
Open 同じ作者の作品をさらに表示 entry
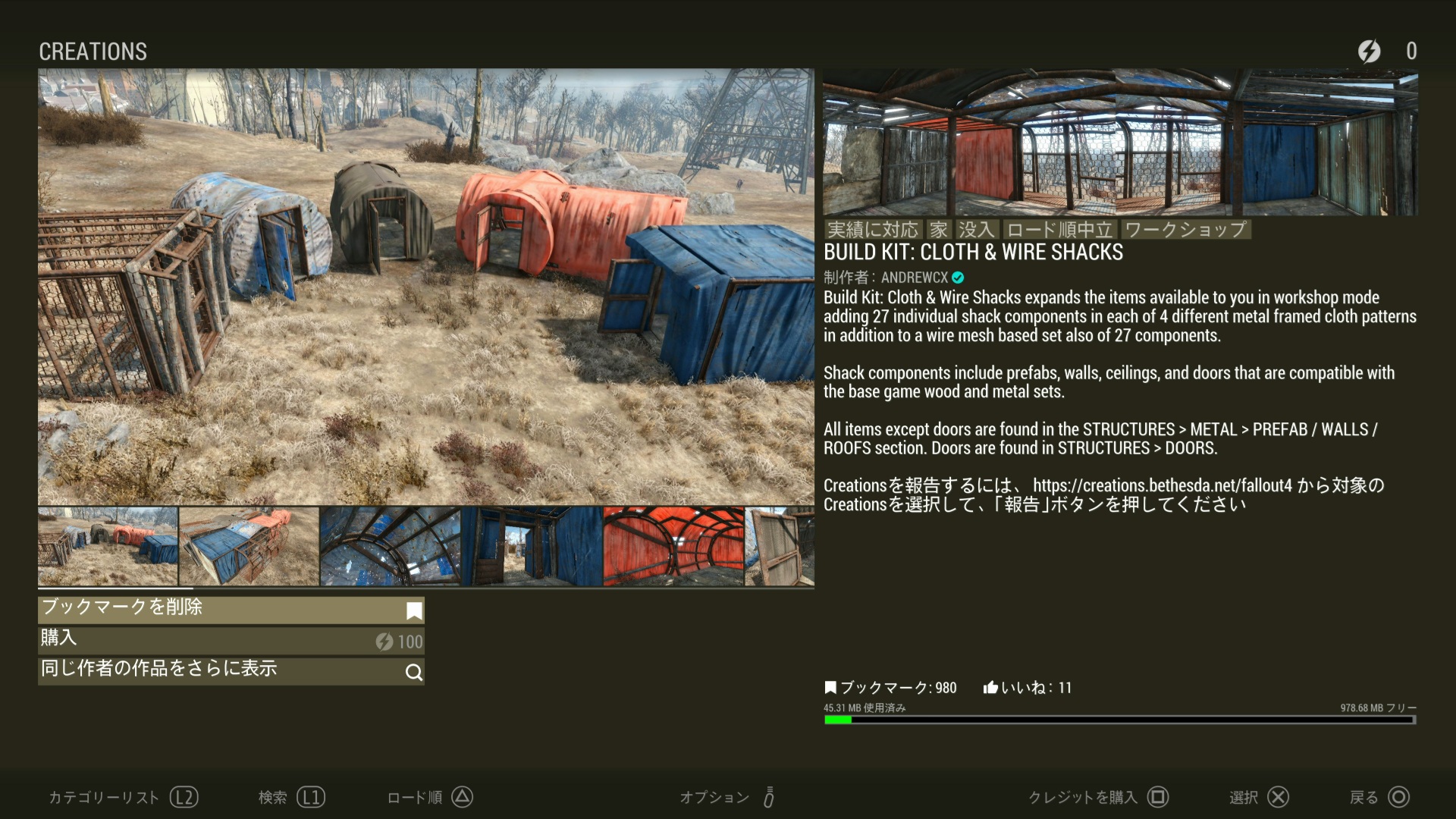tap(231, 671)
